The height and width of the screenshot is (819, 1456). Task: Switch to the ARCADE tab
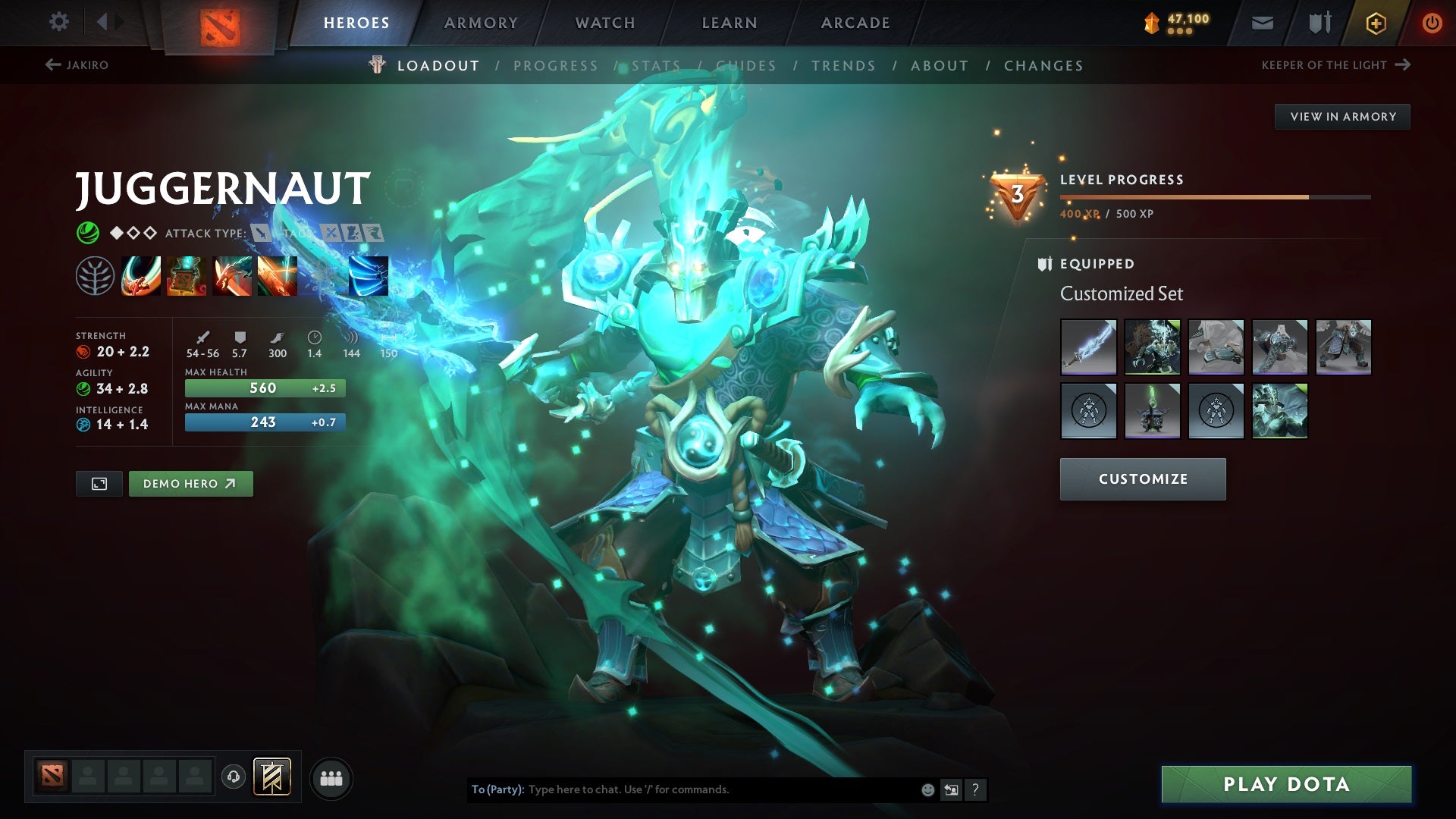coord(855,22)
